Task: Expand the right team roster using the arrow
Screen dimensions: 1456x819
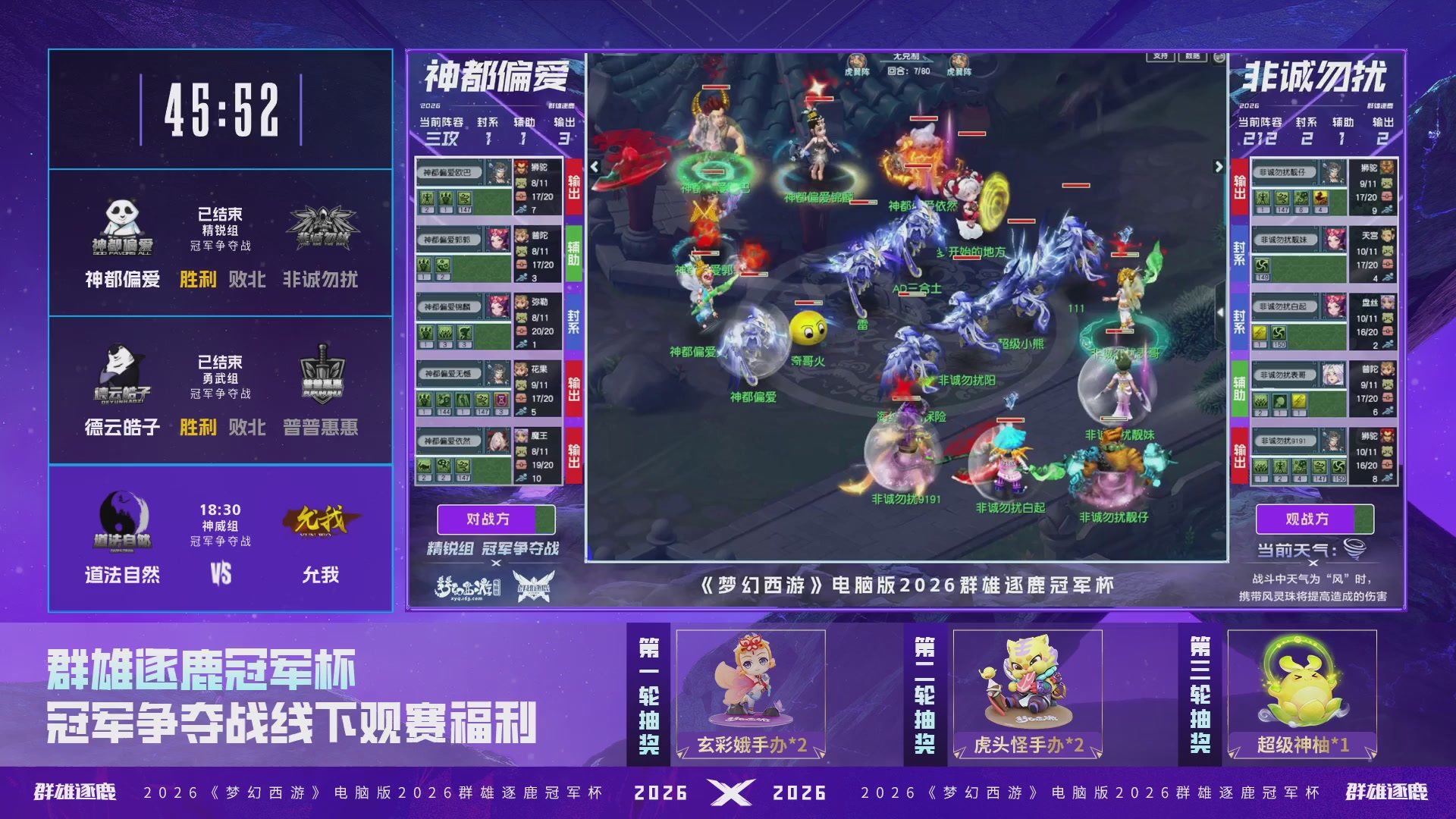Action: [x=1219, y=167]
